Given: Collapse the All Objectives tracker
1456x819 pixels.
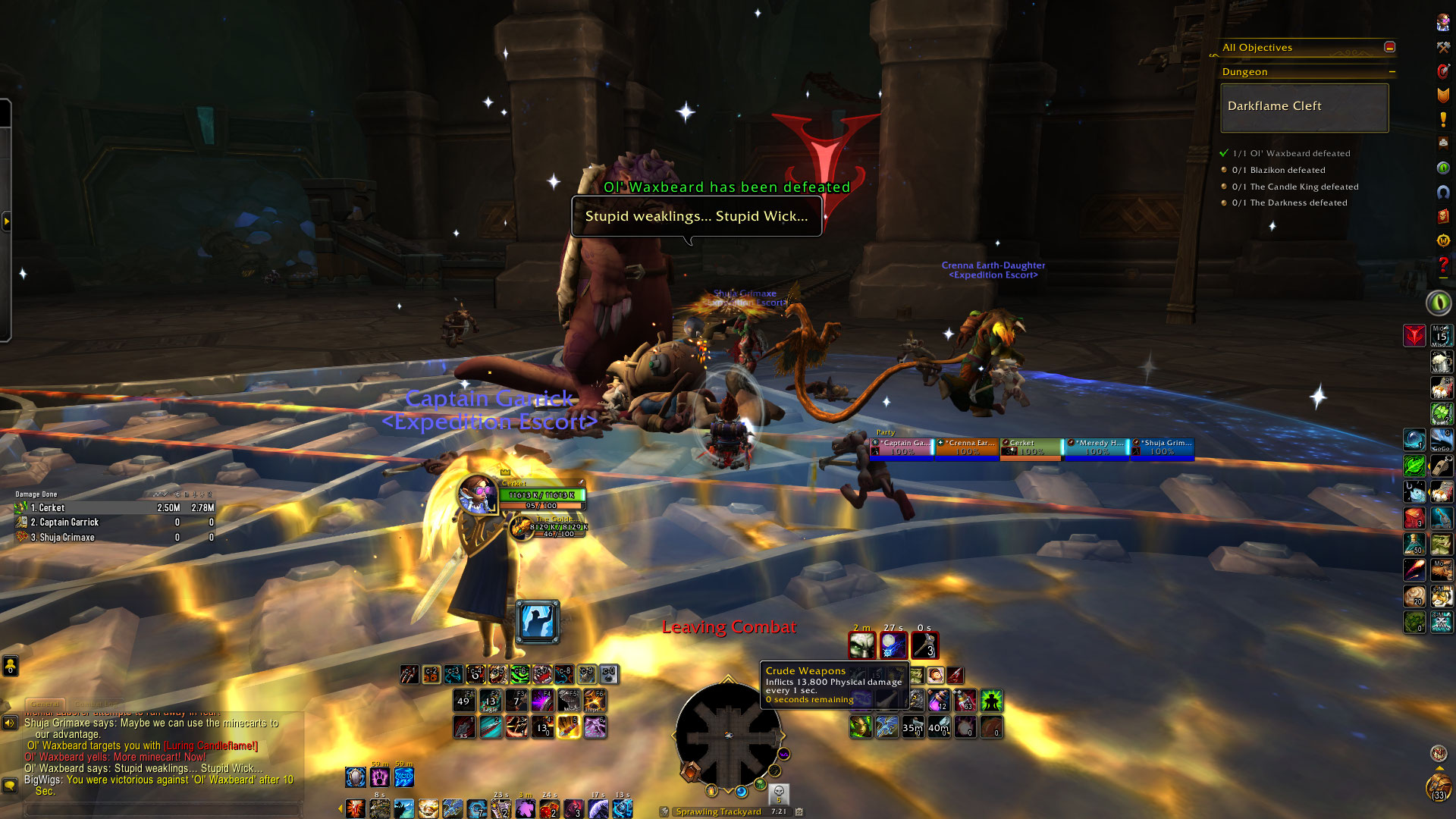Looking at the screenshot, I should click(1389, 47).
